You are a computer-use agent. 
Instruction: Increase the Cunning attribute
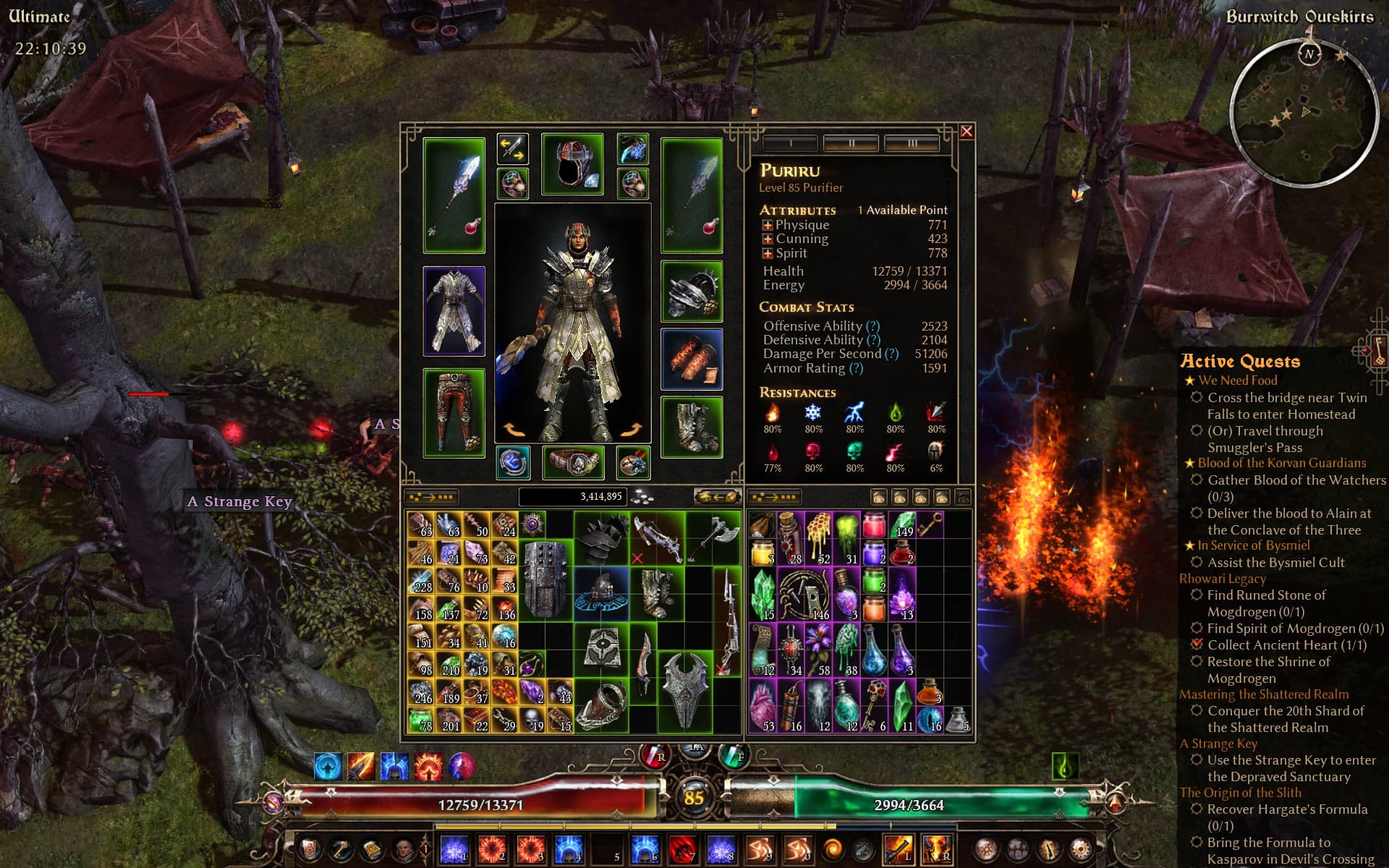(x=768, y=239)
